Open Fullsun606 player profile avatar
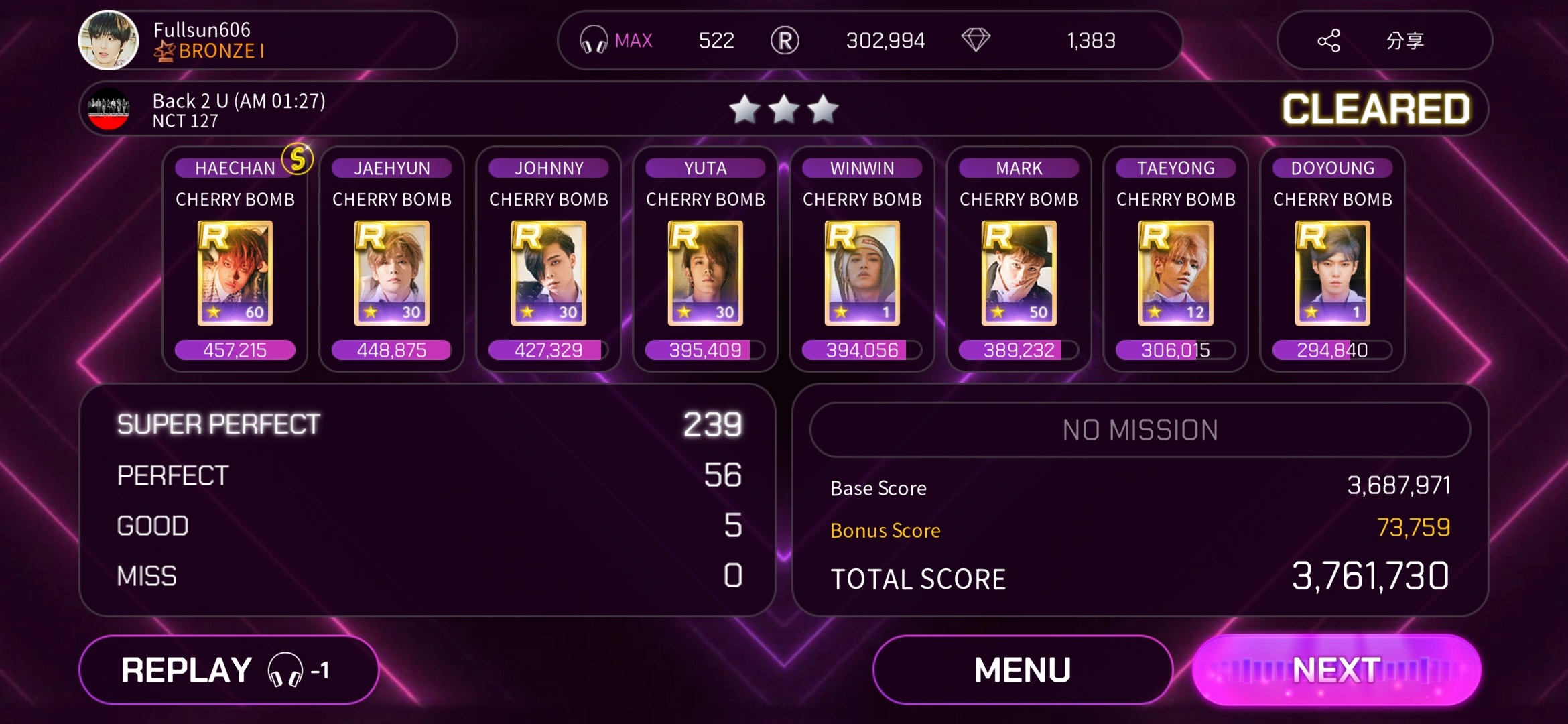This screenshot has height=724, width=1568. click(x=109, y=40)
